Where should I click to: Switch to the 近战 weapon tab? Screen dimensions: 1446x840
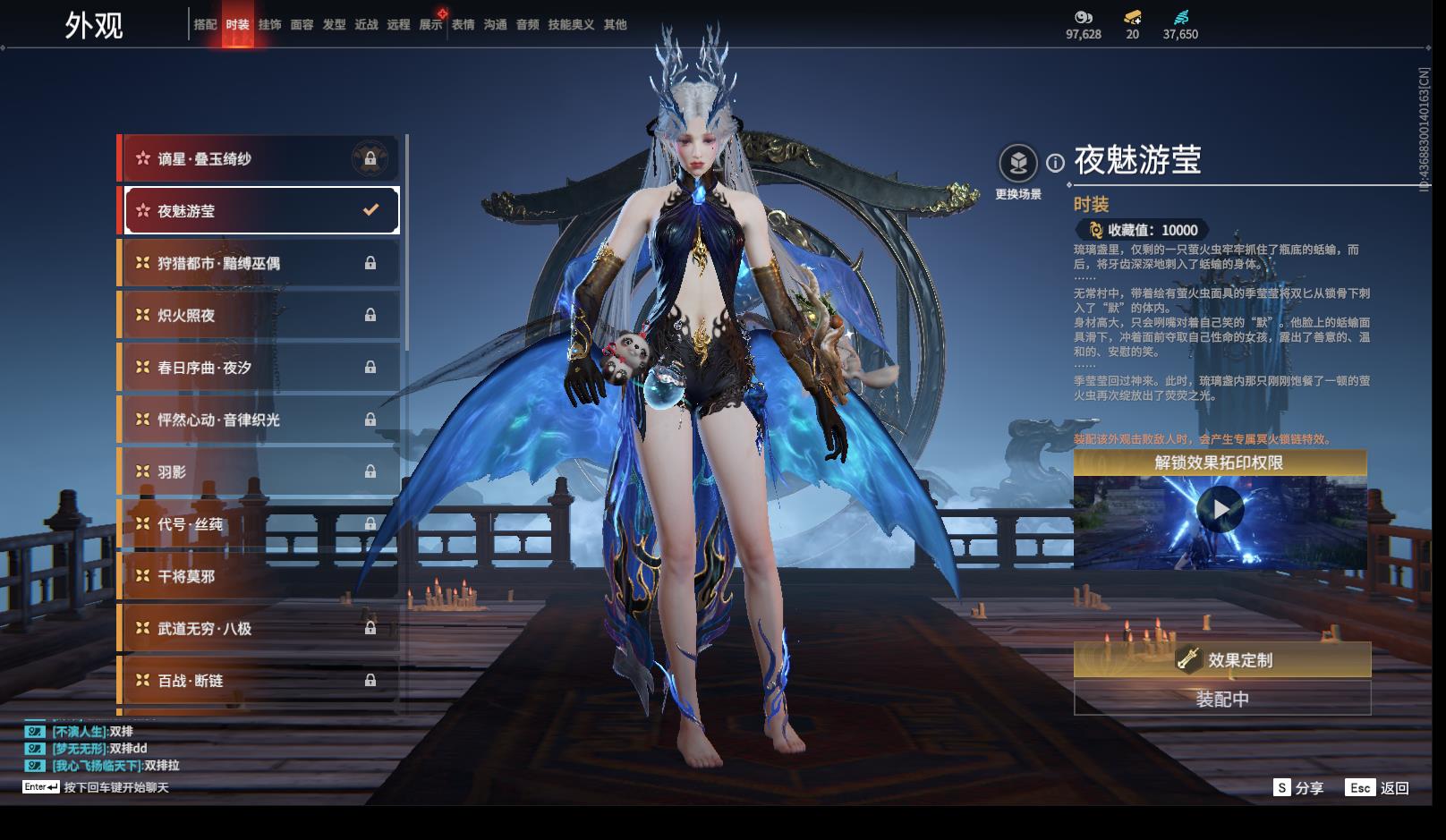(x=366, y=25)
